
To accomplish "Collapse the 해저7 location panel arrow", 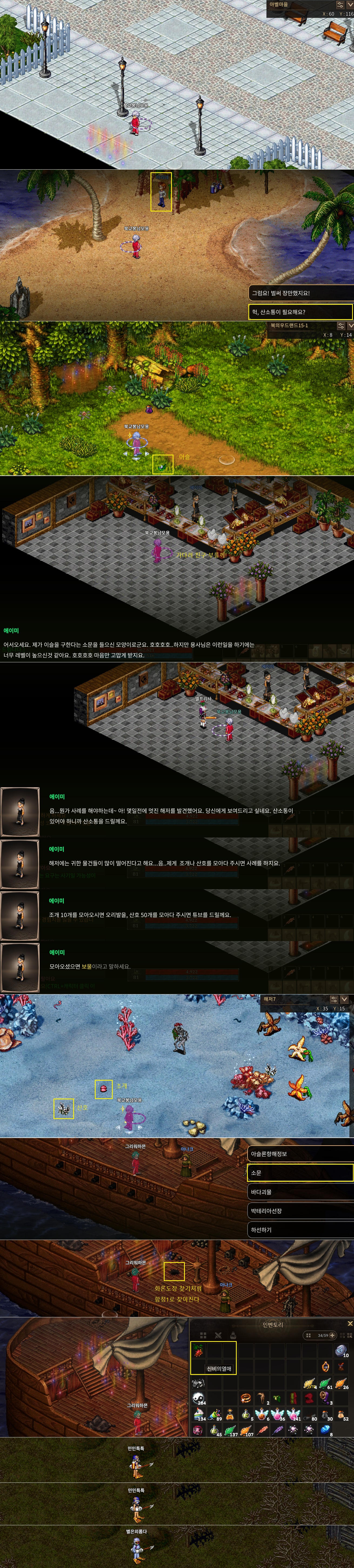I will point(344,999).
